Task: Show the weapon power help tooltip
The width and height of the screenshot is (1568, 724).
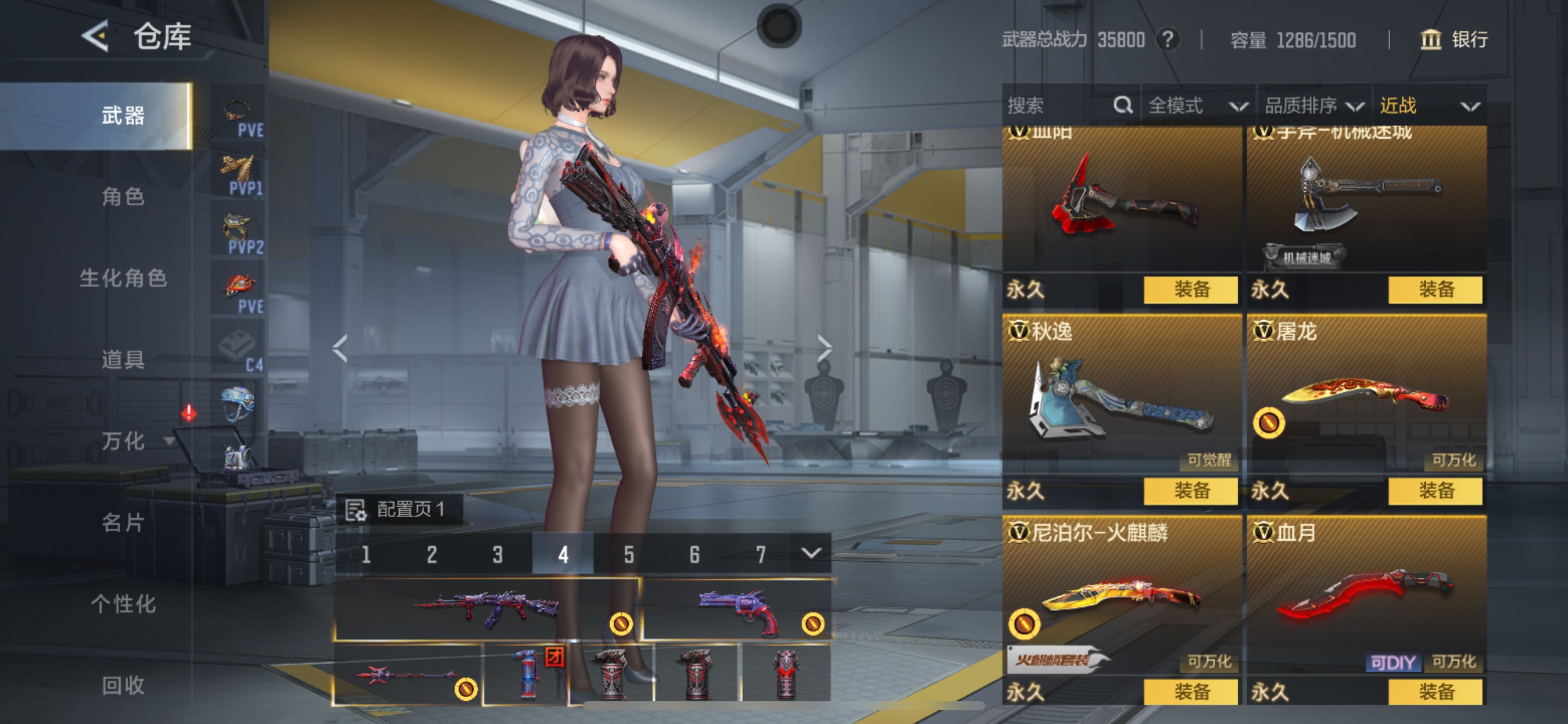Action: pyautogui.click(x=1167, y=40)
